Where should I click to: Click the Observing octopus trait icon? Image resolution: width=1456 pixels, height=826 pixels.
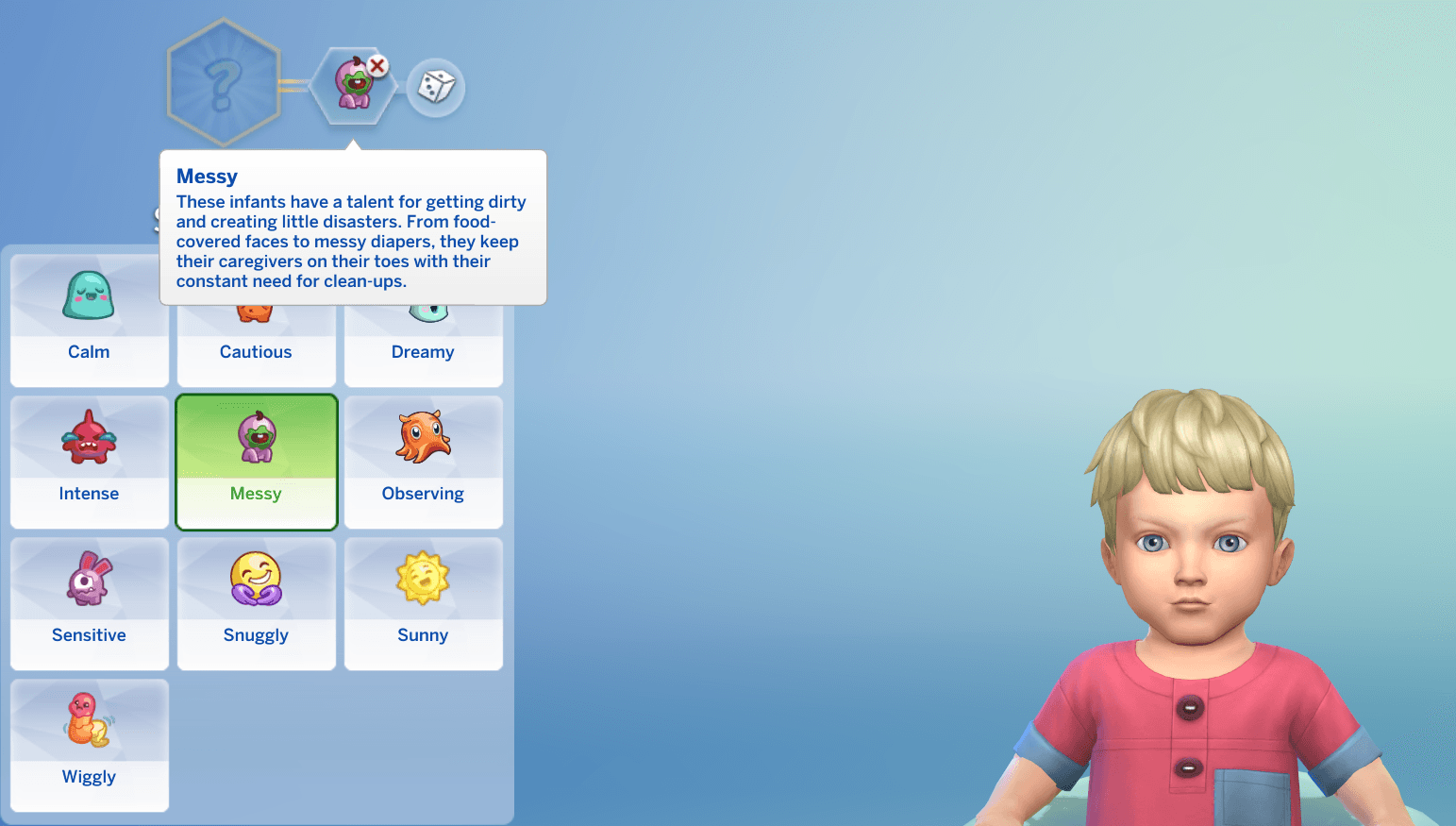(x=423, y=436)
